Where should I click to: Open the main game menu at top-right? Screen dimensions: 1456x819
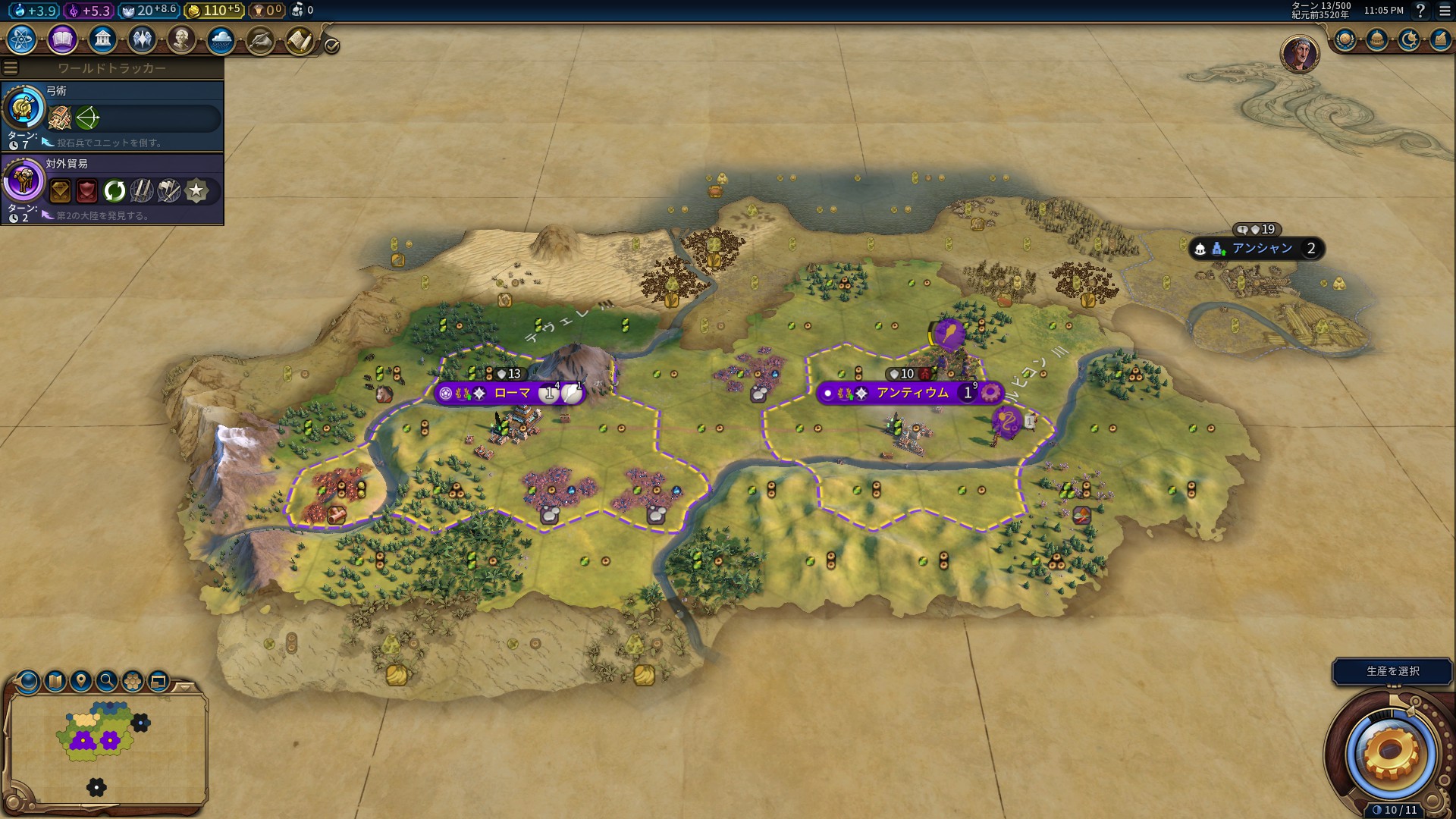click(x=1445, y=11)
